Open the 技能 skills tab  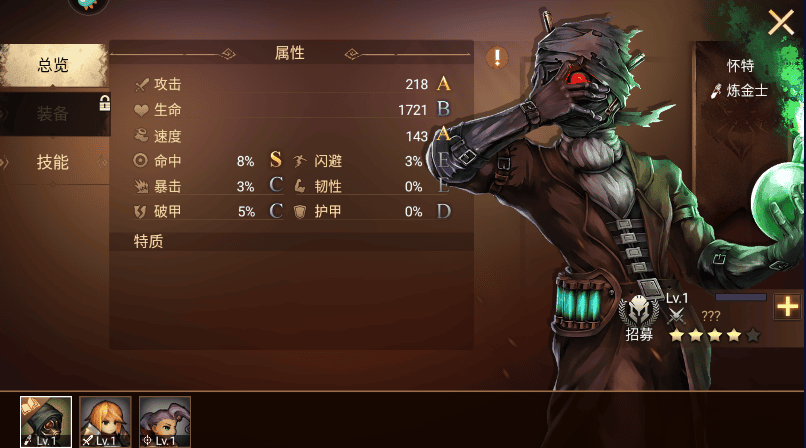pyautogui.click(x=53, y=162)
